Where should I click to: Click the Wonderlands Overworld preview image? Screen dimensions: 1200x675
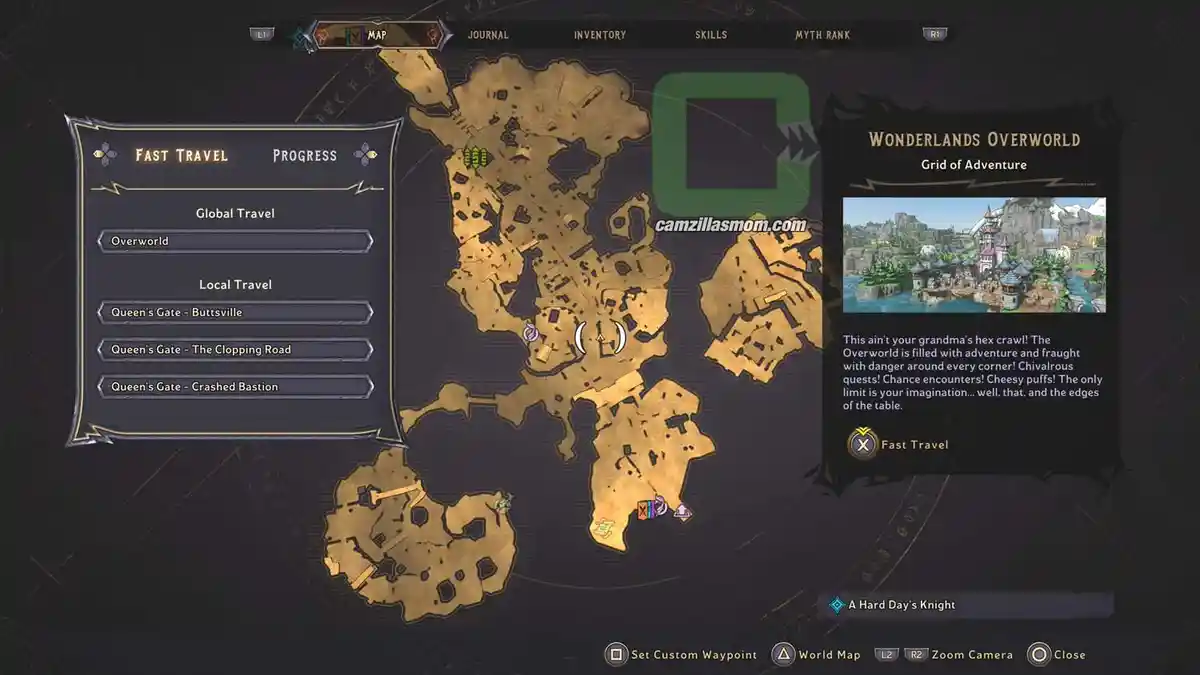[974, 255]
